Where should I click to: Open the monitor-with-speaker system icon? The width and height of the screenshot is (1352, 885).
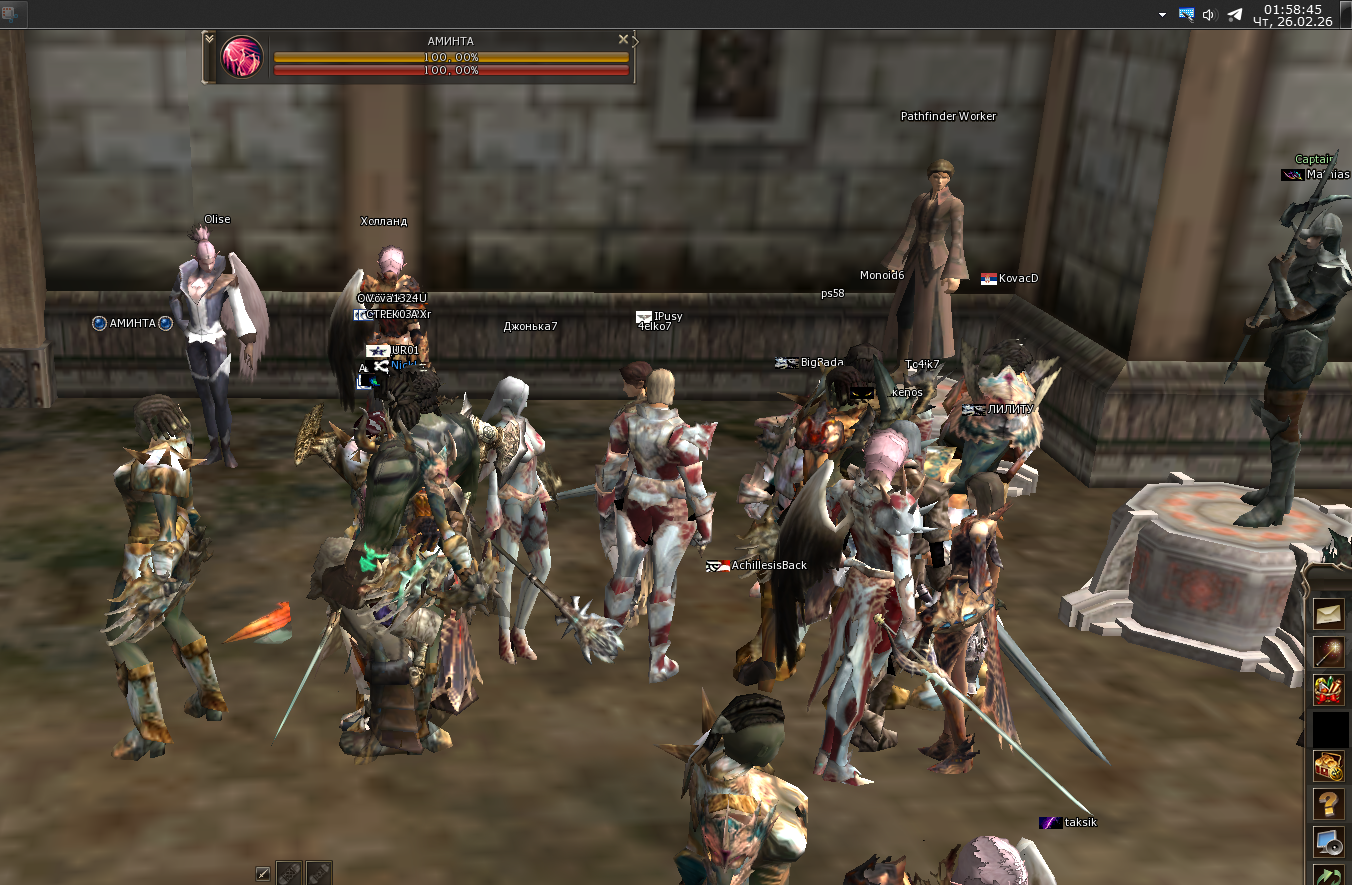pos(1329,841)
